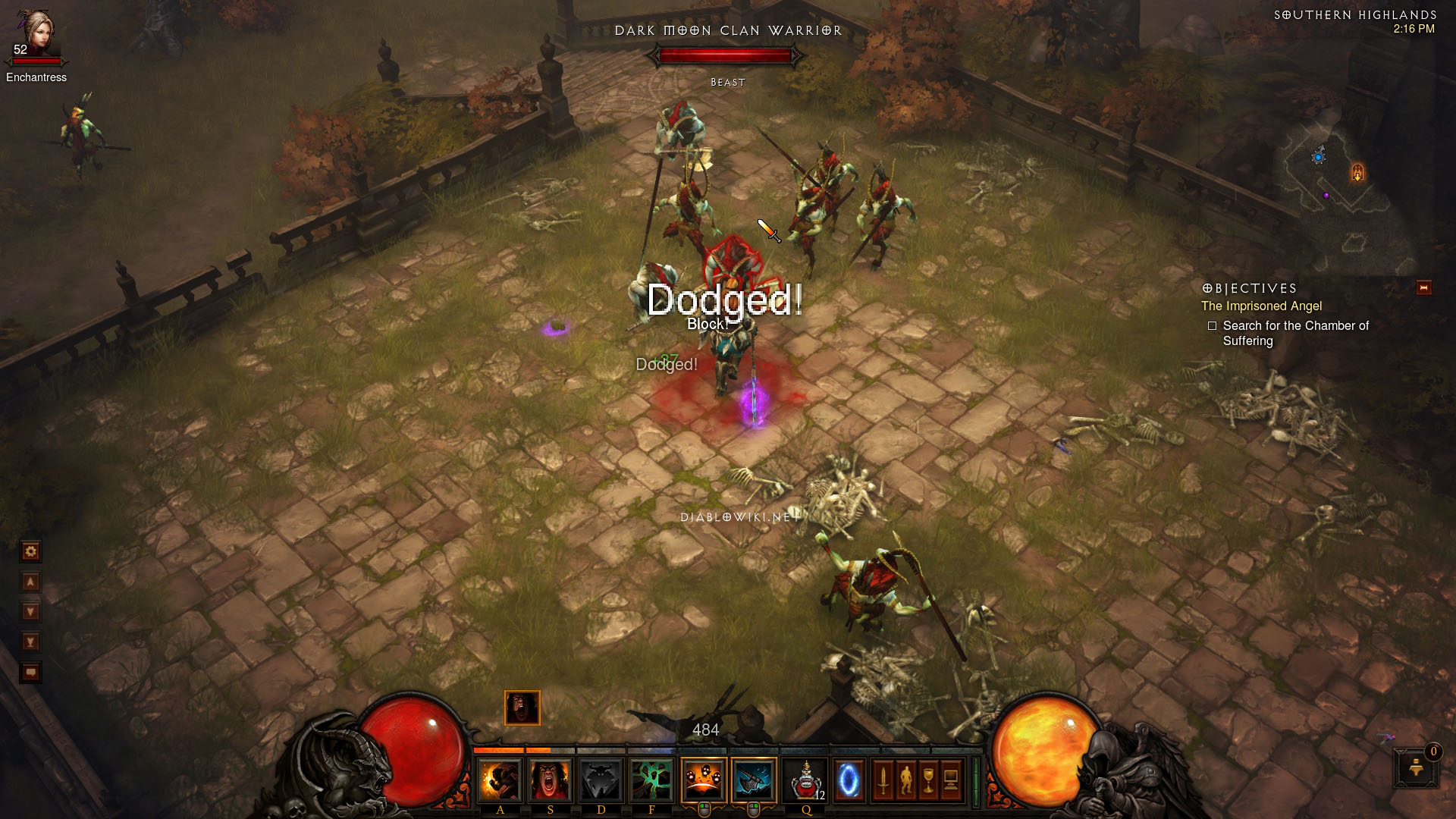Open the golden figure character button
Screen dimensions: 1456x819
click(905, 780)
